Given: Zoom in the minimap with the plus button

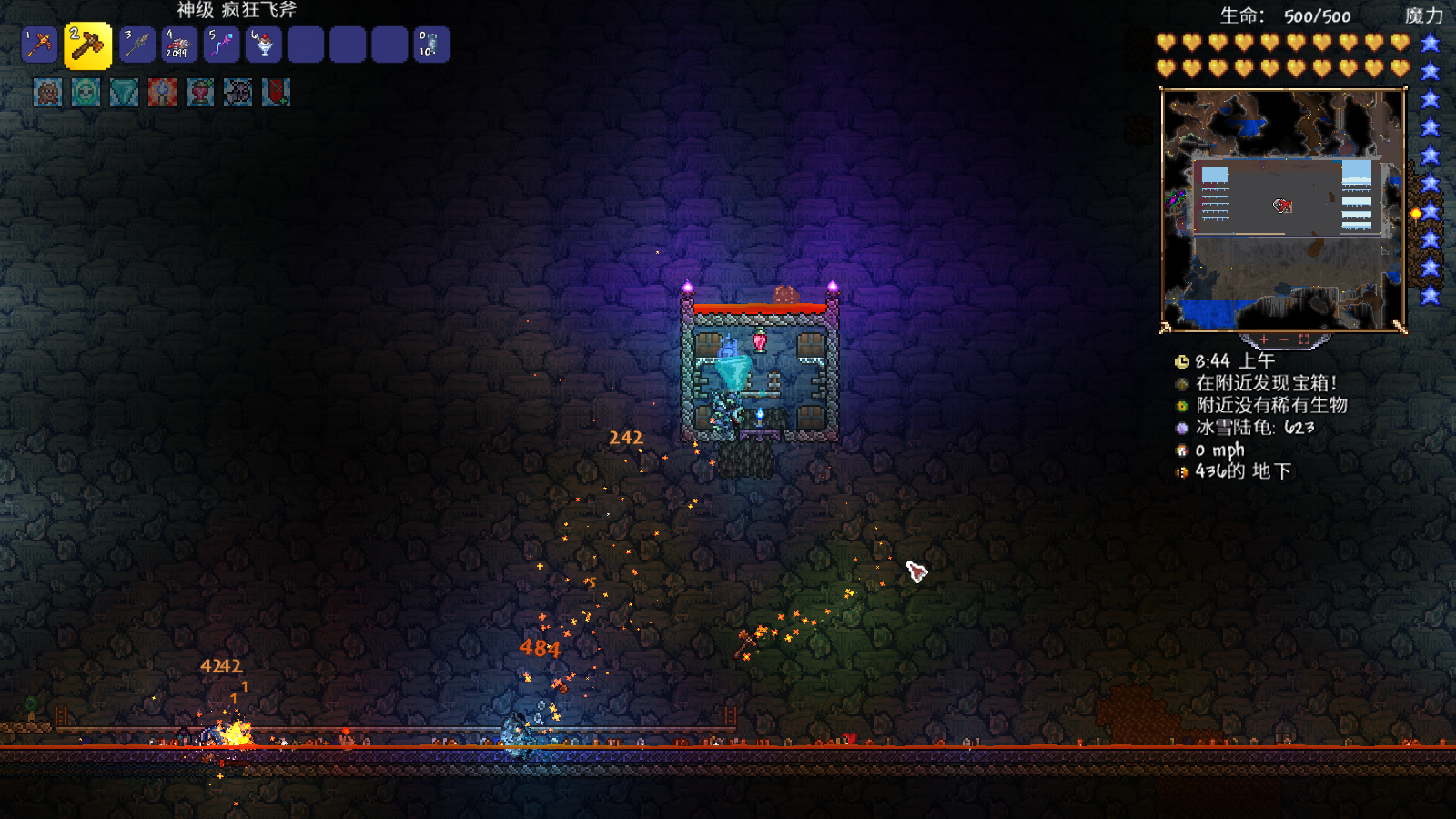Looking at the screenshot, I should tap(1264, 339).
